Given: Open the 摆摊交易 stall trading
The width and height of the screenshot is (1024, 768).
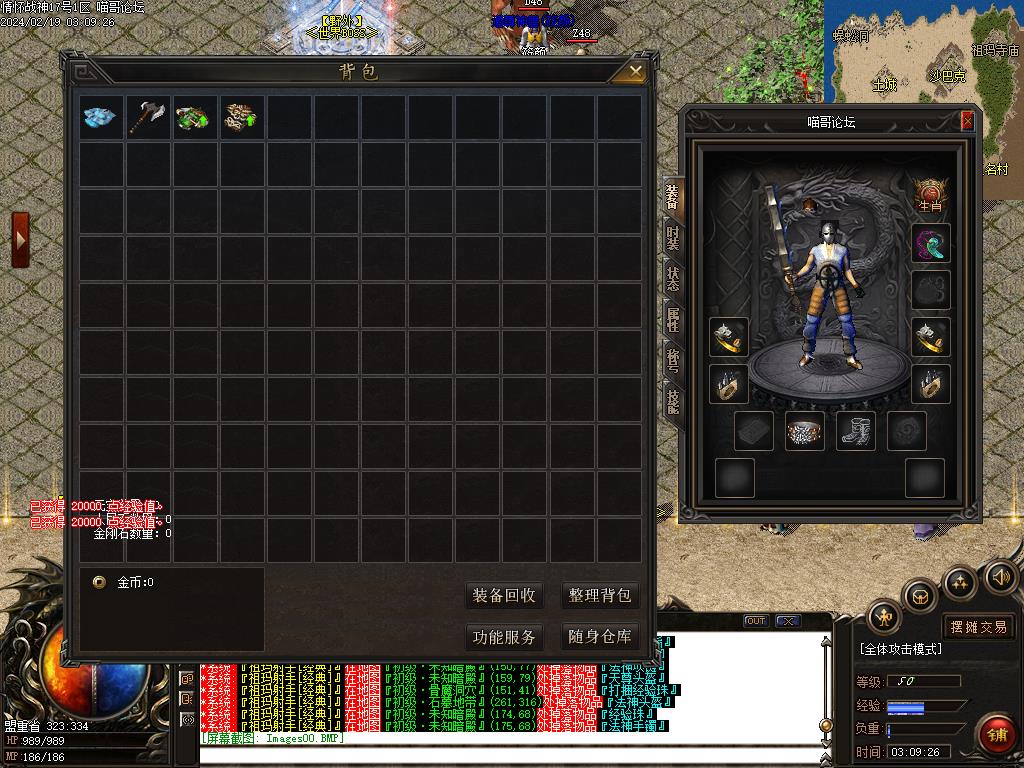Looking at the screenshot, I should (x=979, y=627).
